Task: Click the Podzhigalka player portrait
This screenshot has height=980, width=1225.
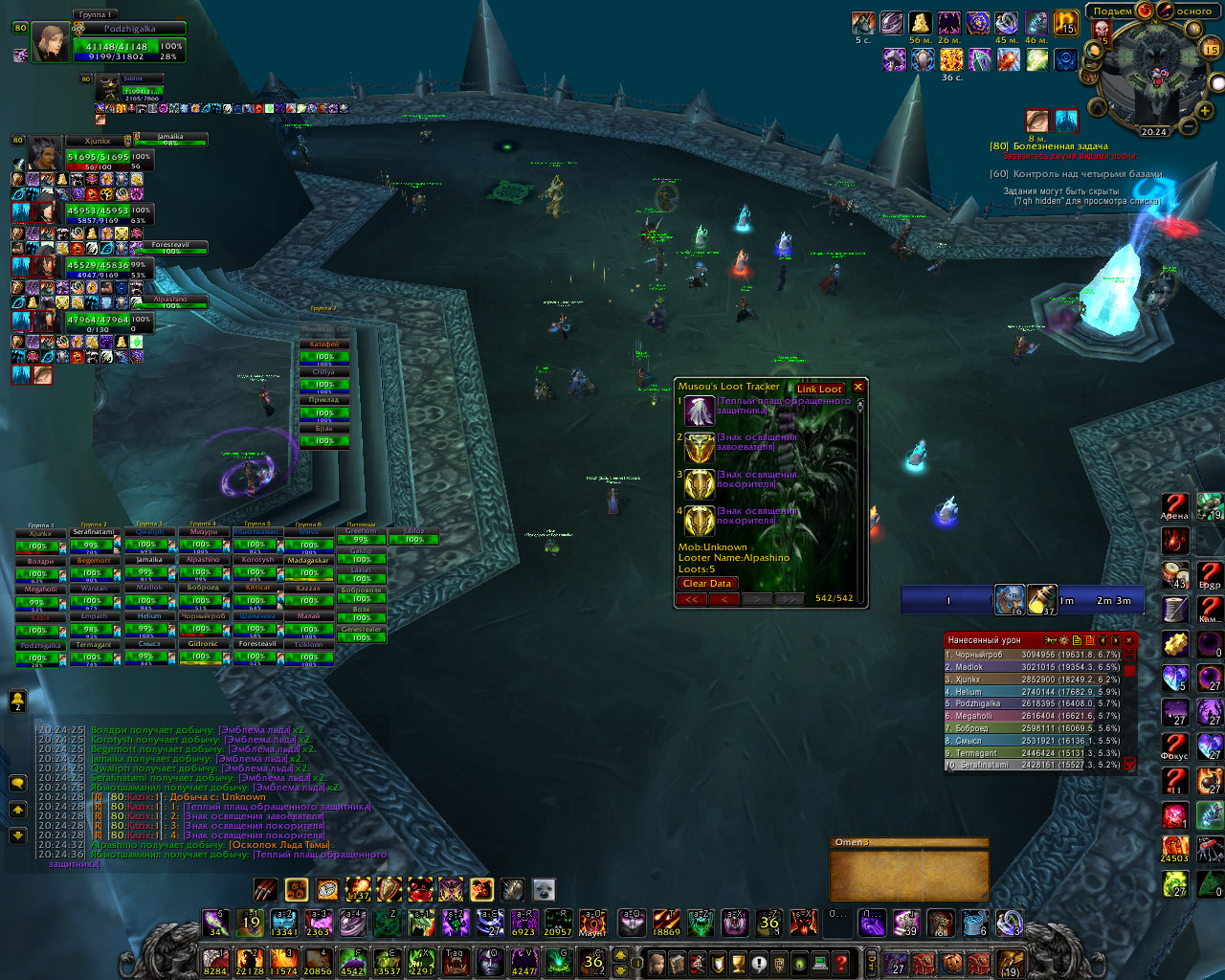Action: click(51, 42)
